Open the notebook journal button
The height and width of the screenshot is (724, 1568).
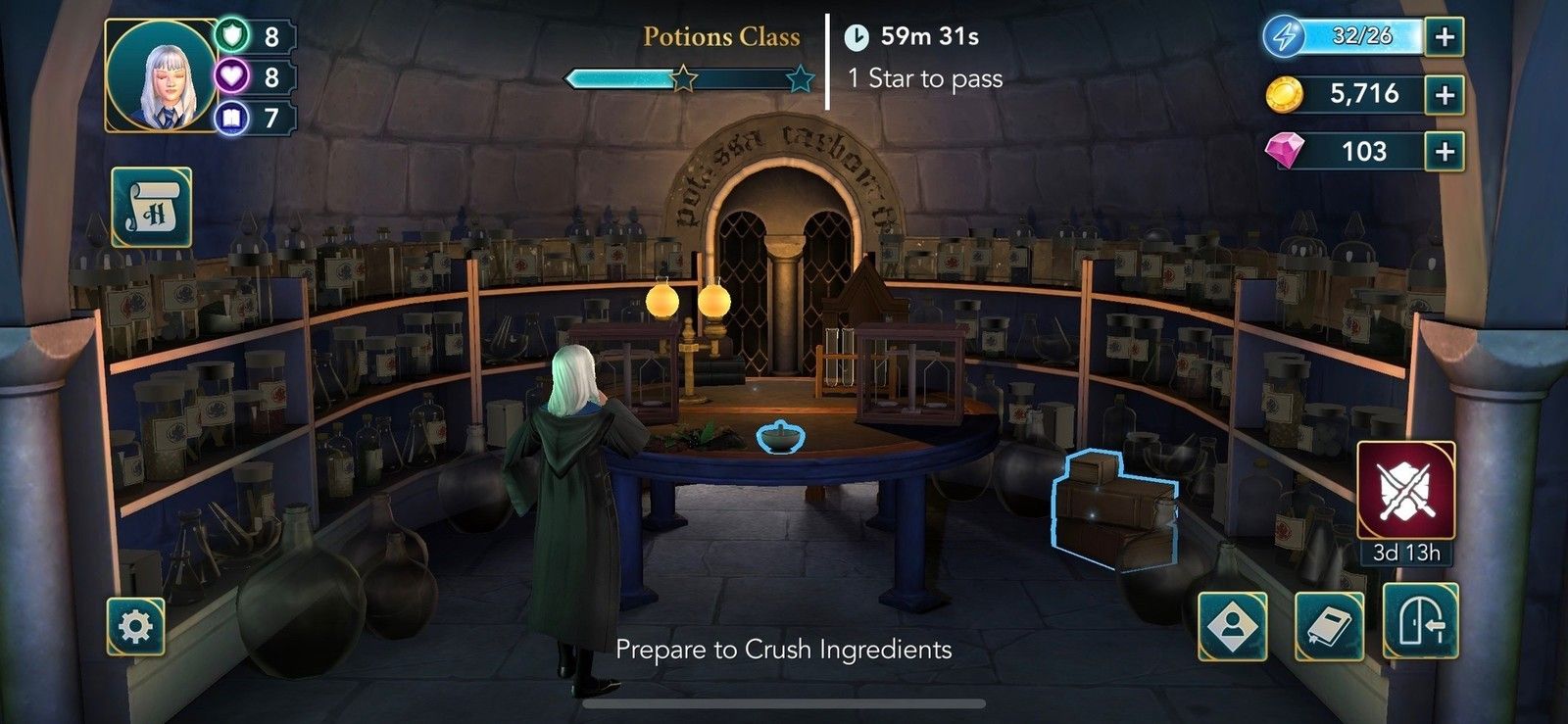point(1329,626)
